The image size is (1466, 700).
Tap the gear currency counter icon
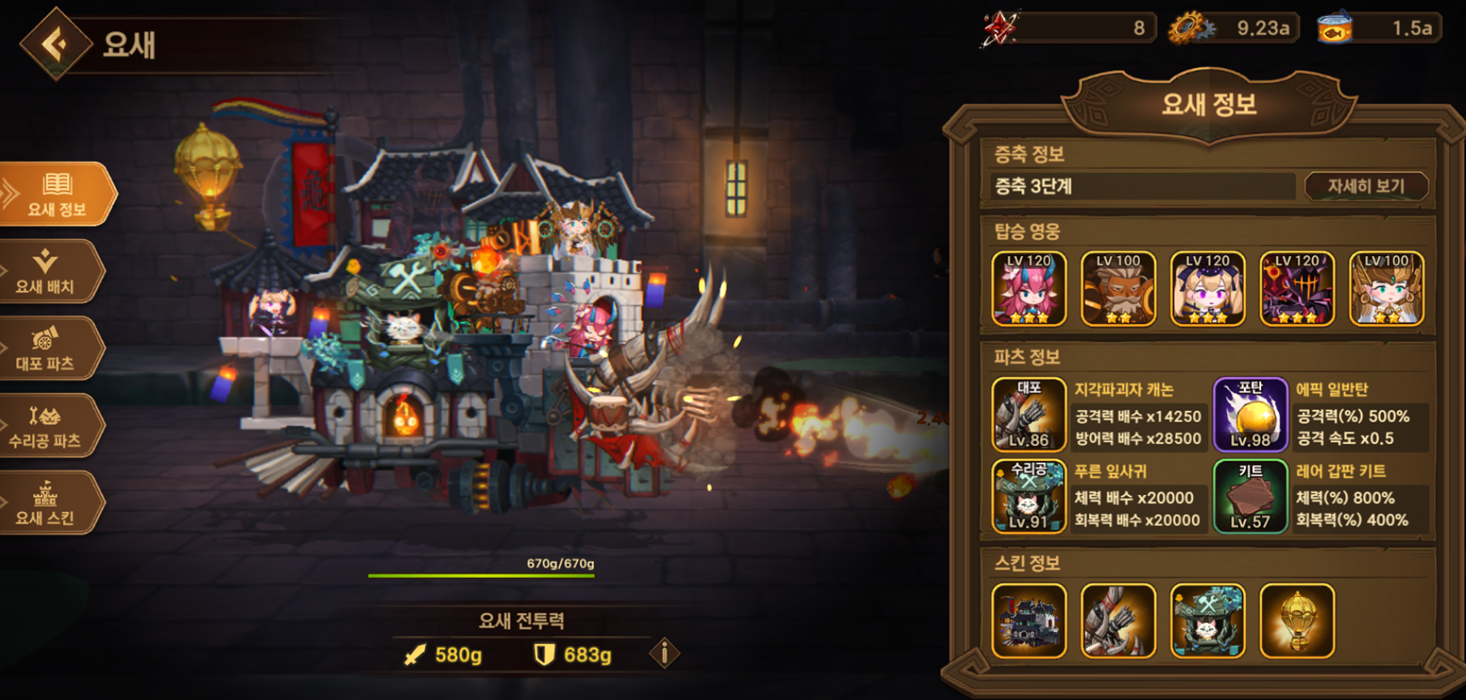coord(1191,28)
